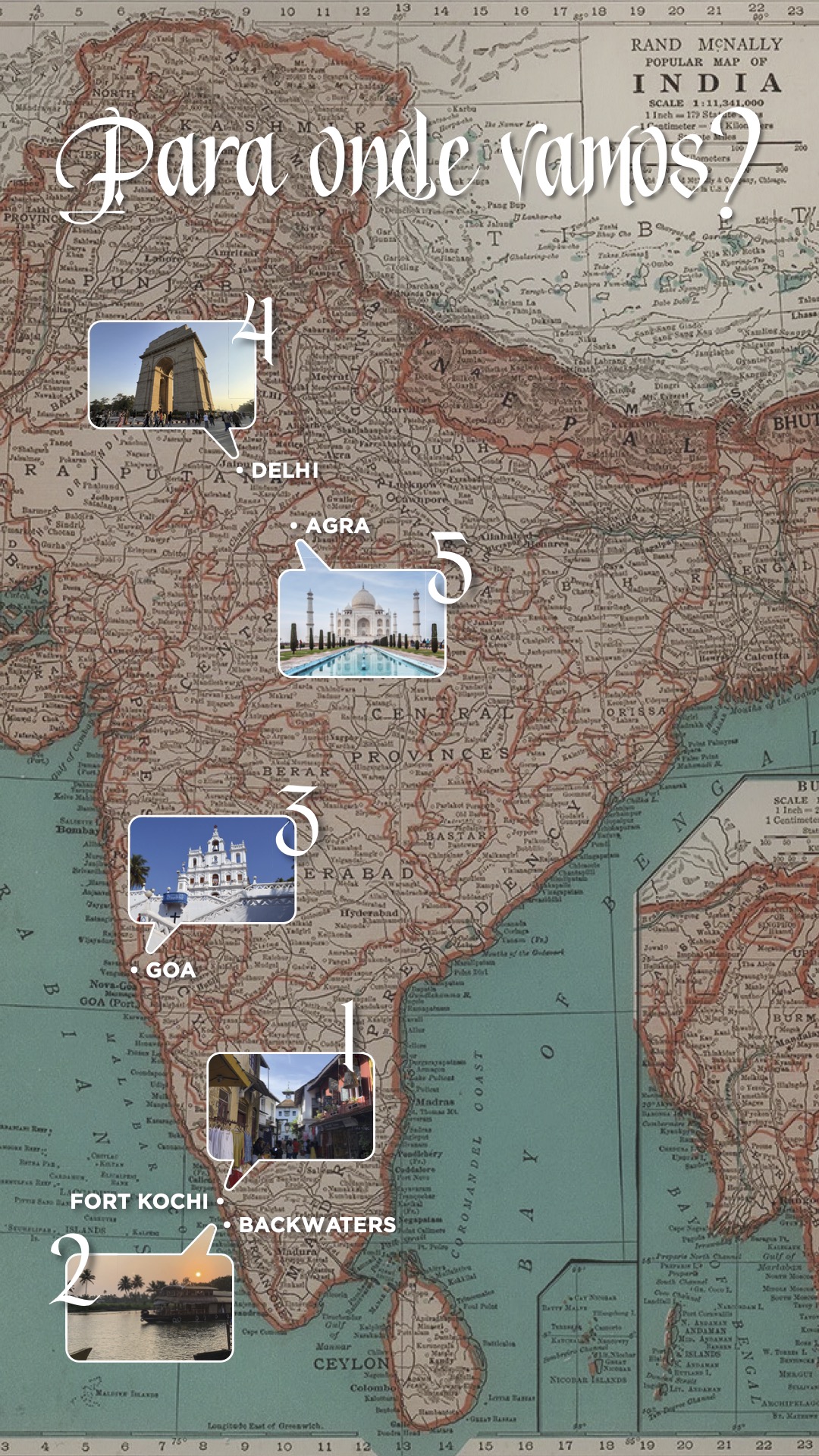Open the Fort Kochi street photo thumbnail

point(290,1106)
